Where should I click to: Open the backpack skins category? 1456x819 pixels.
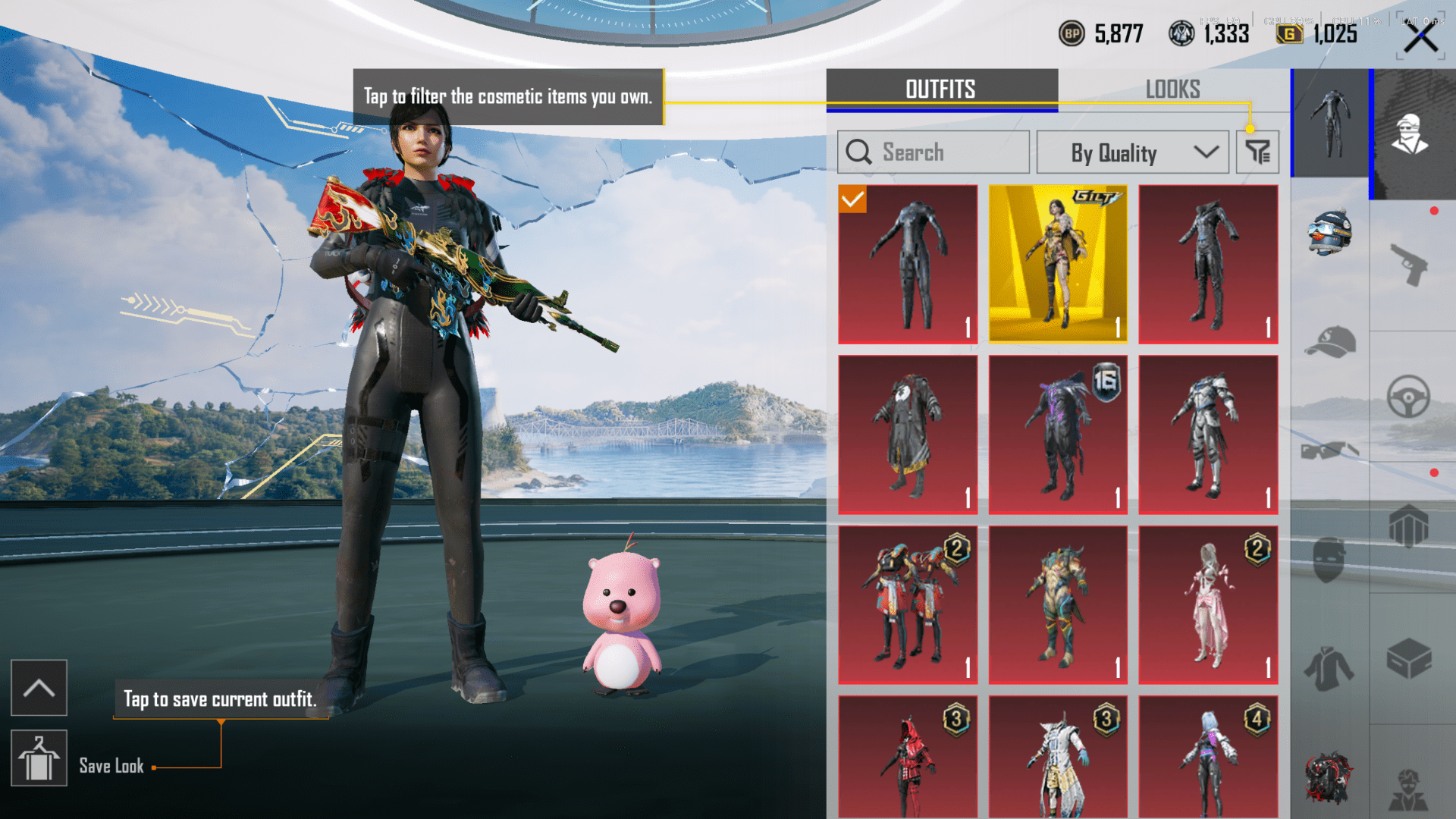tap(1409, 525)
